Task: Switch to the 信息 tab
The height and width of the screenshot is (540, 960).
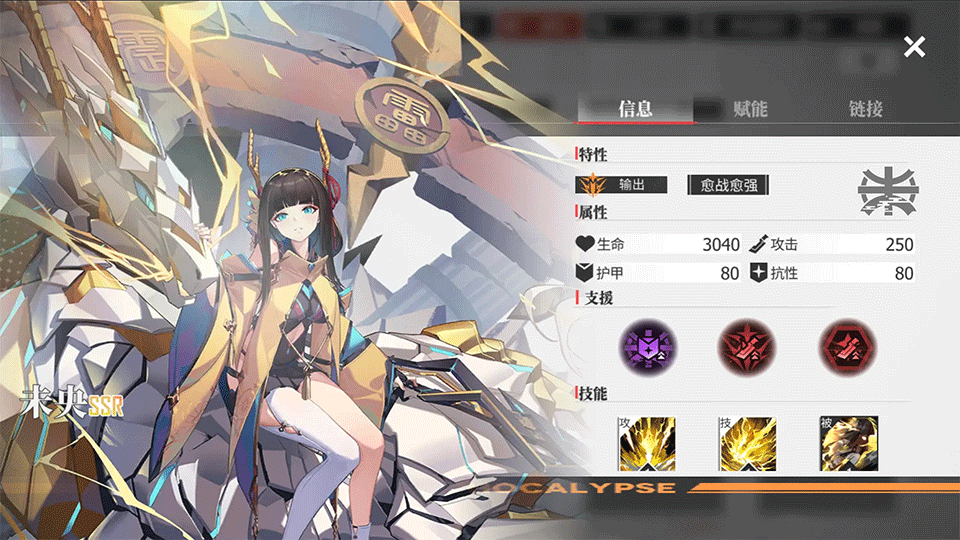Action: 636,109
